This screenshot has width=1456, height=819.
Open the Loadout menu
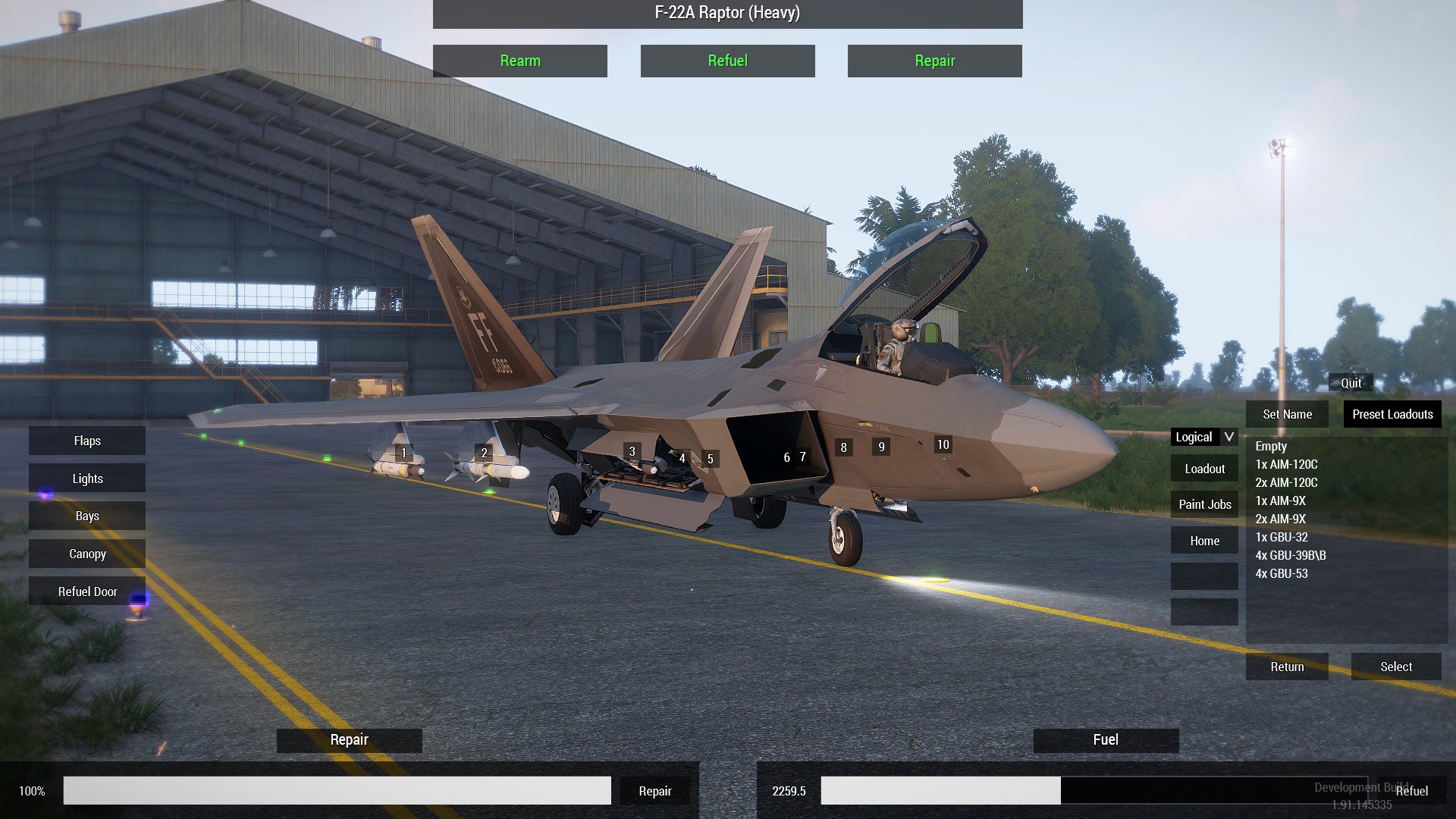point(1204,468)
